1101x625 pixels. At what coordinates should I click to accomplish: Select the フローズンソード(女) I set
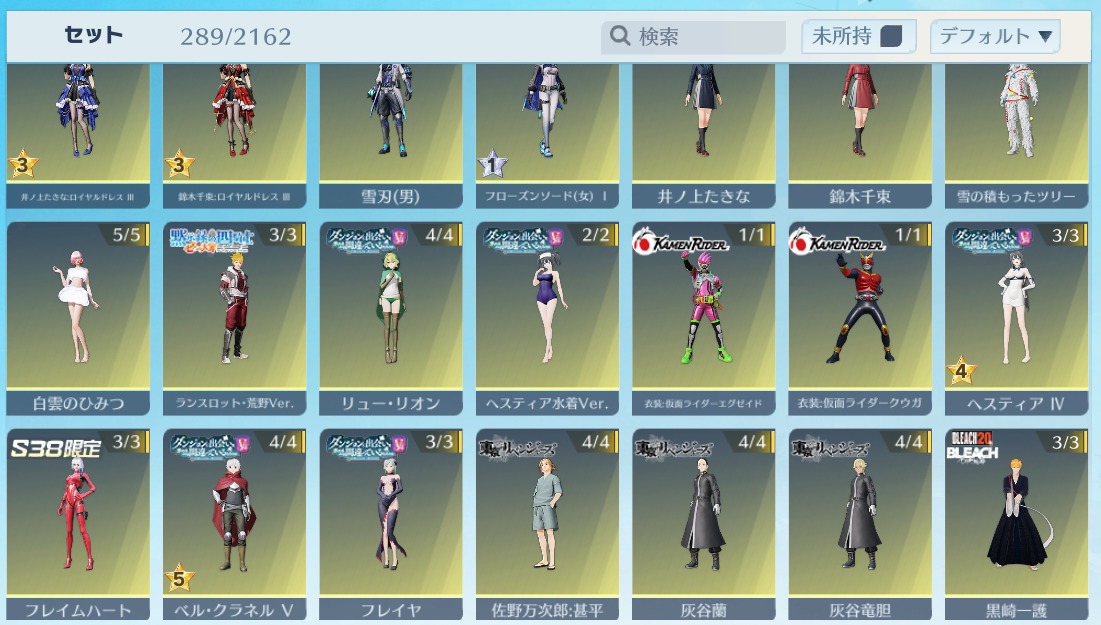547,130
